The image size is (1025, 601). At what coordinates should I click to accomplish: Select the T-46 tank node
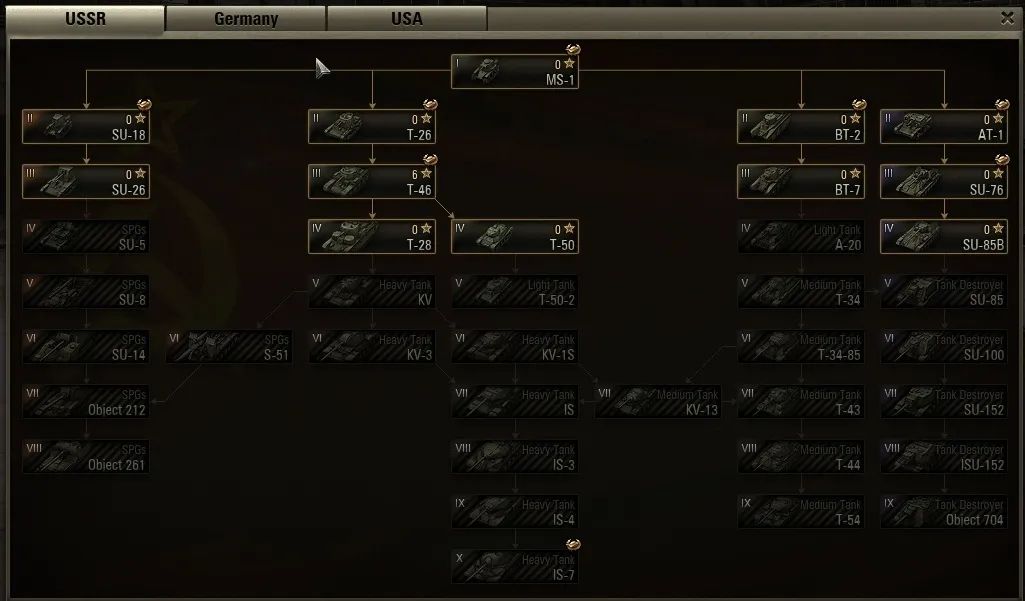[372, 182]
